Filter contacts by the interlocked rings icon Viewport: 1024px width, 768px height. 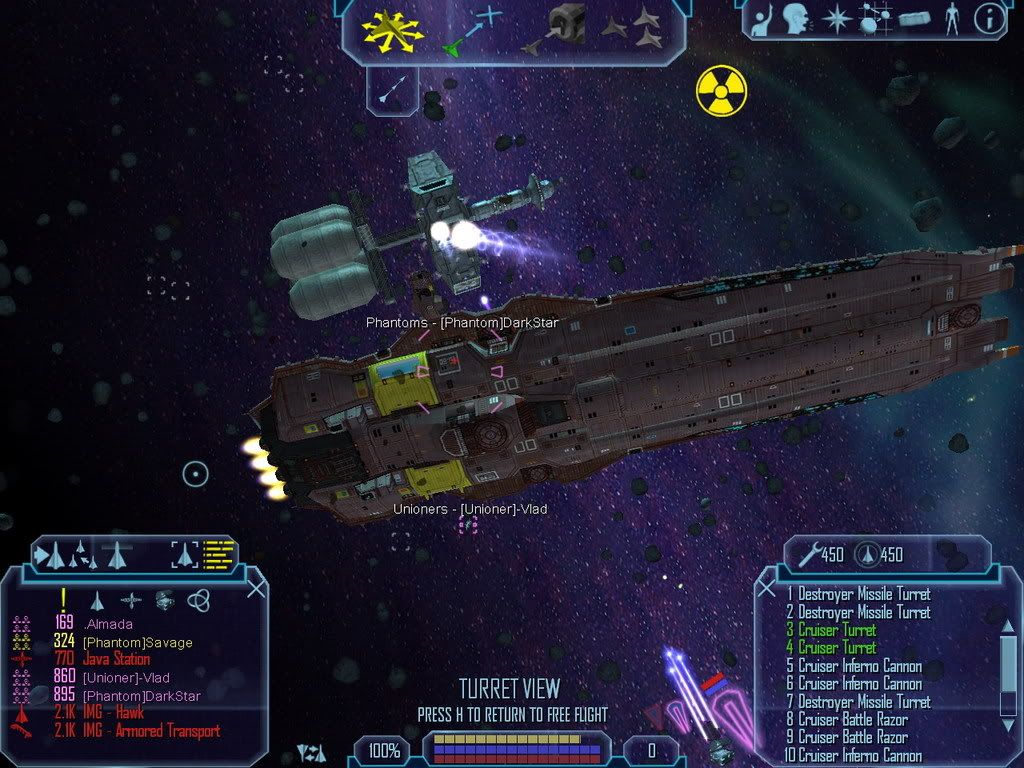point(198,600)
